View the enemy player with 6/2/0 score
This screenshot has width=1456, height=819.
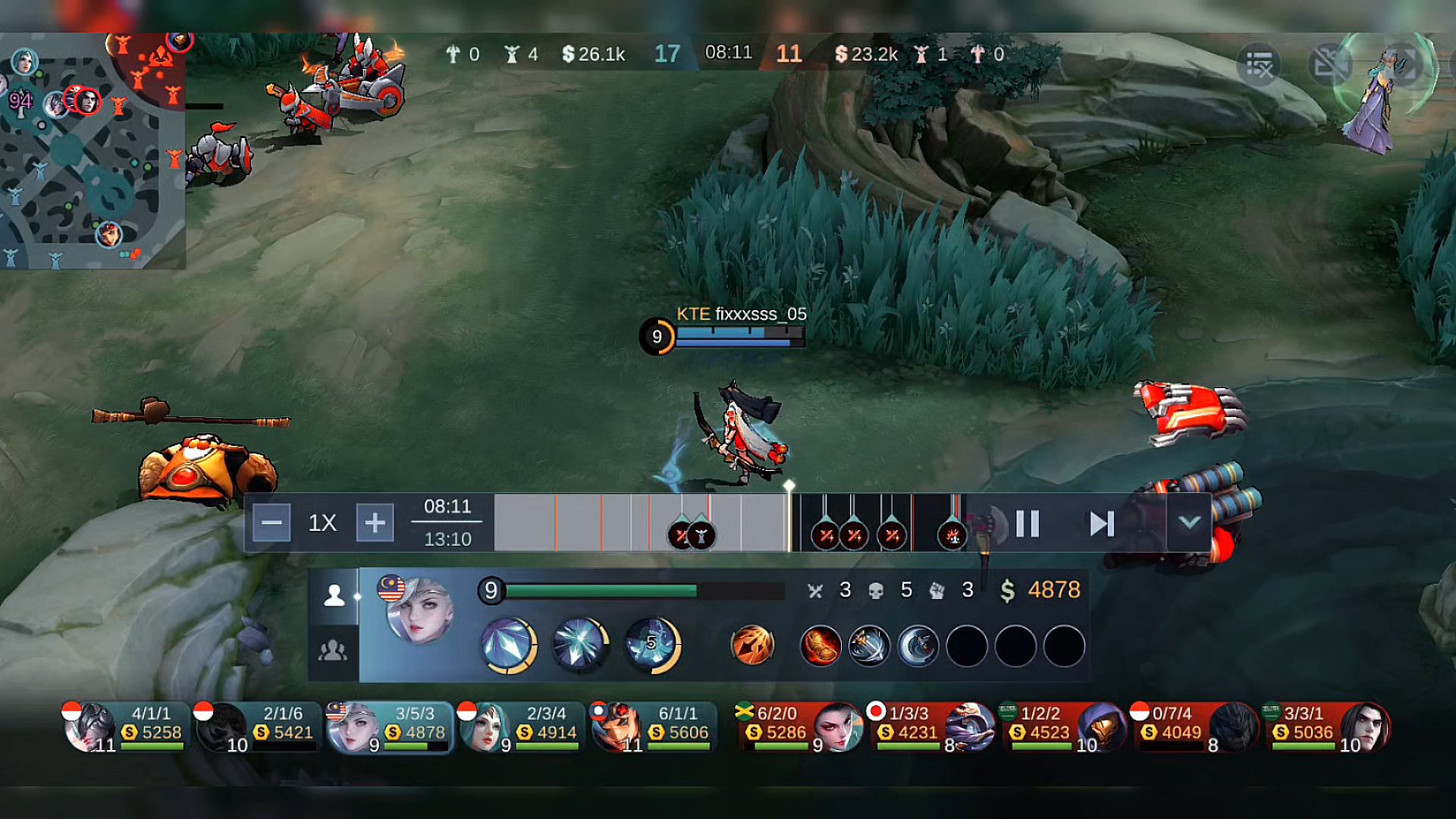pos(800,726)
